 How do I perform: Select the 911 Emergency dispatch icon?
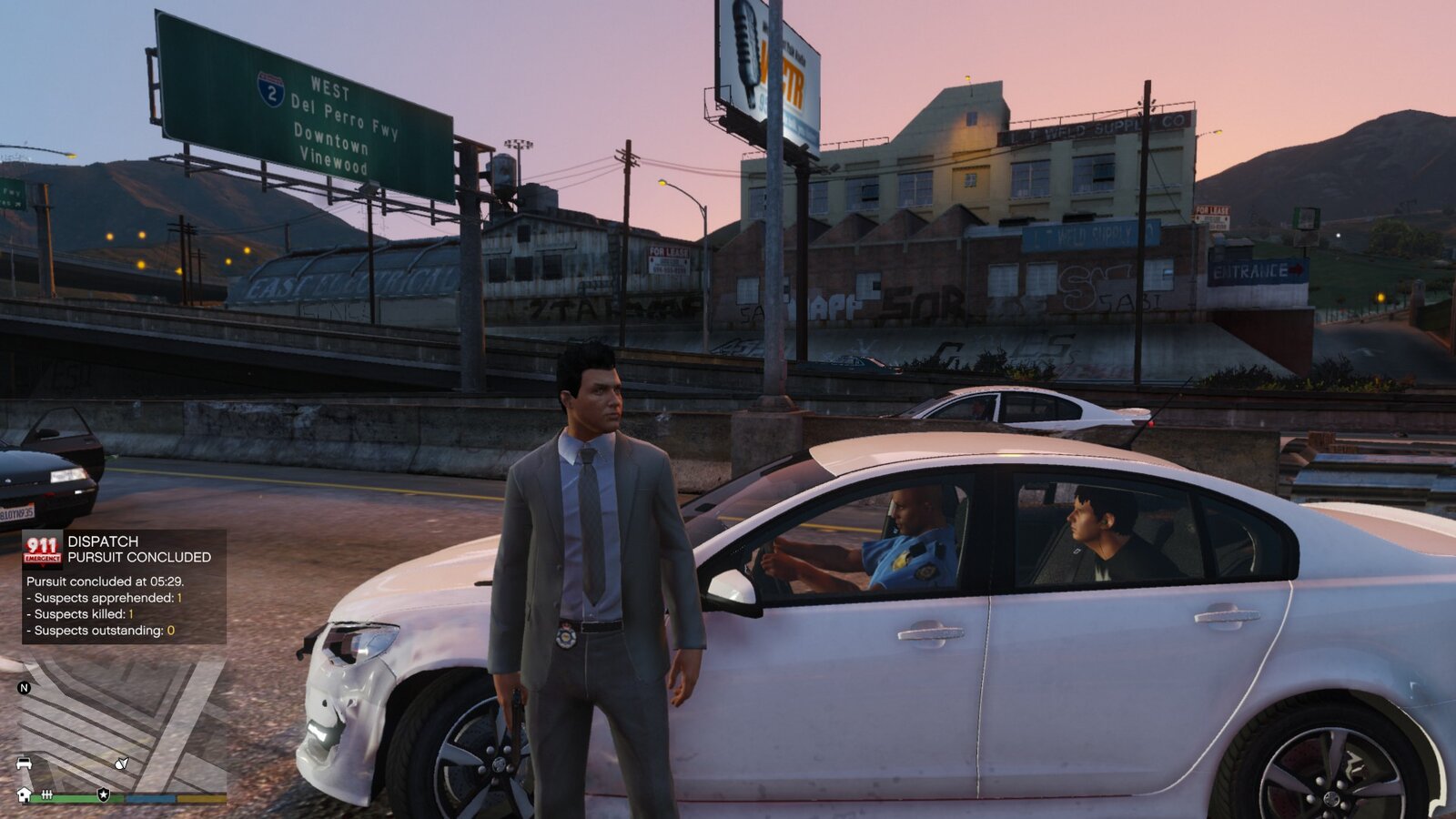[42, 549]
